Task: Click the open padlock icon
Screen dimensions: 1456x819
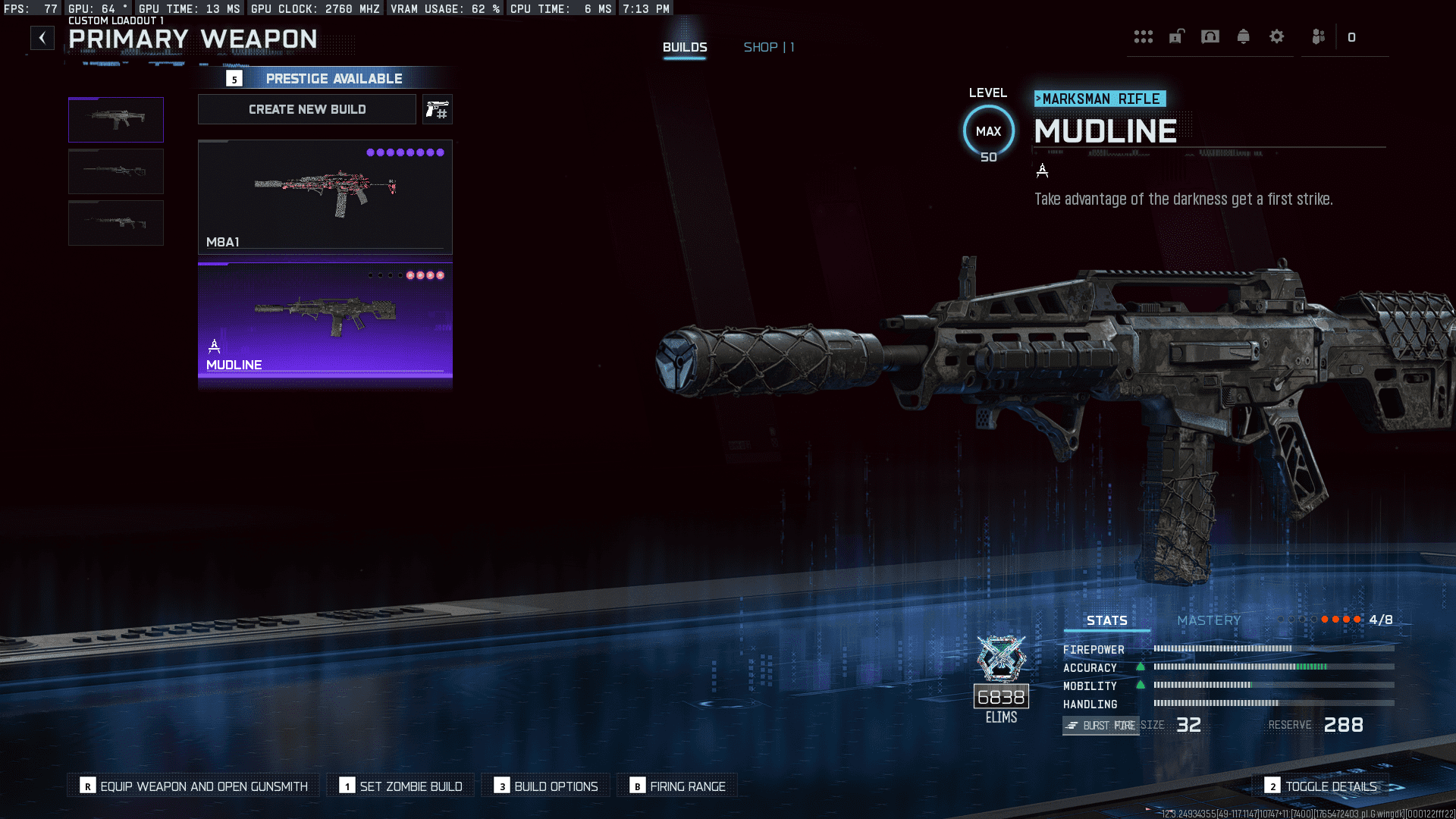Action: point(1176,36)
